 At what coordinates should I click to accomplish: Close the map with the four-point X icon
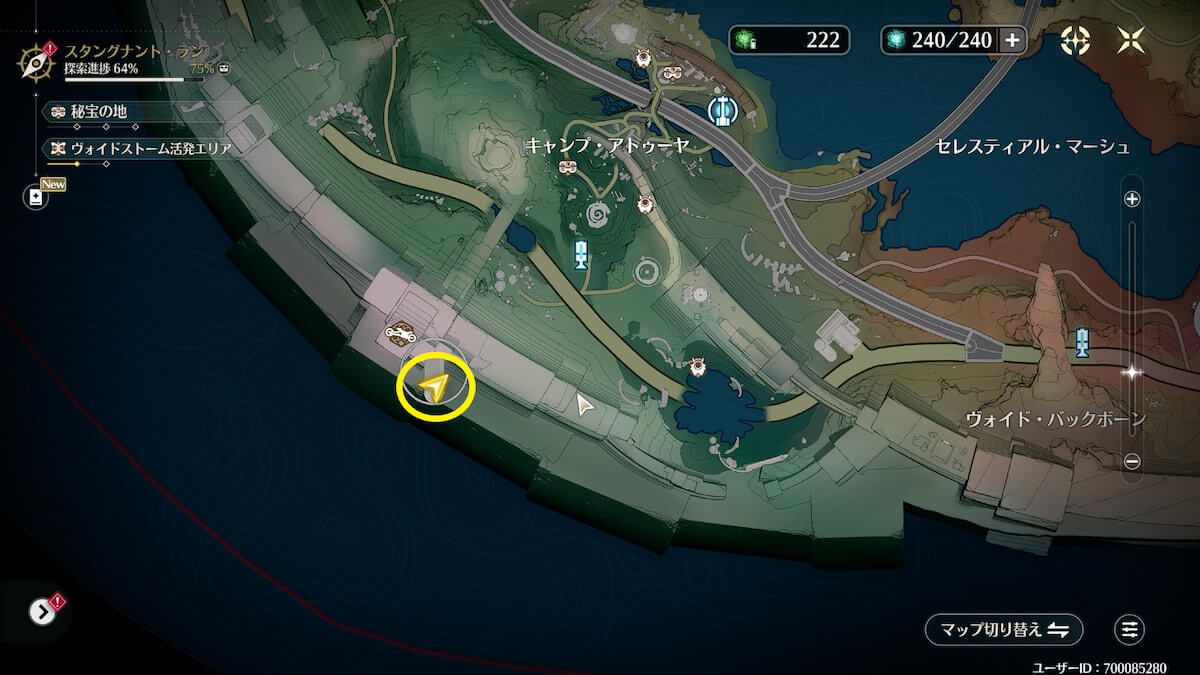[1131, 40]
